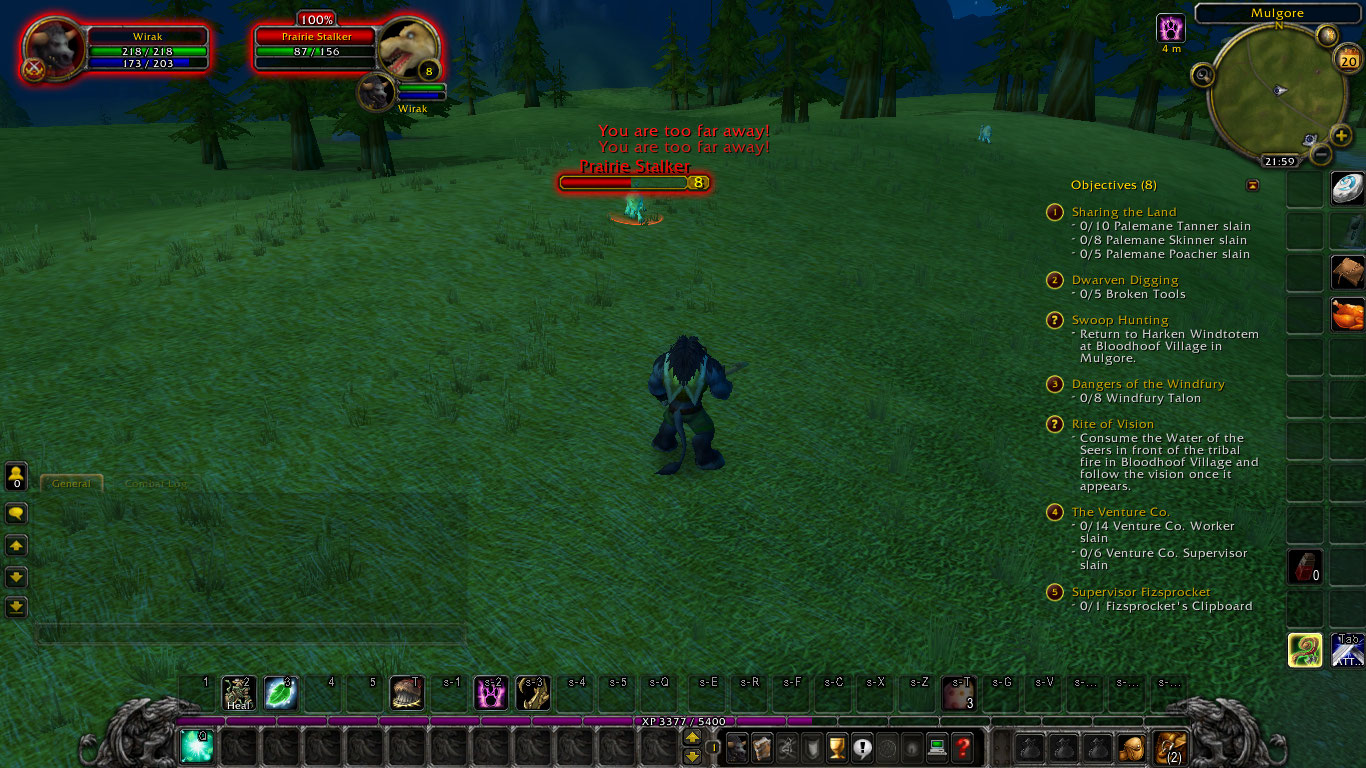Screen dimensions: 1366x768
Task: Collapse the Sharing the Land quest entry
Action: click(1054, 212)
